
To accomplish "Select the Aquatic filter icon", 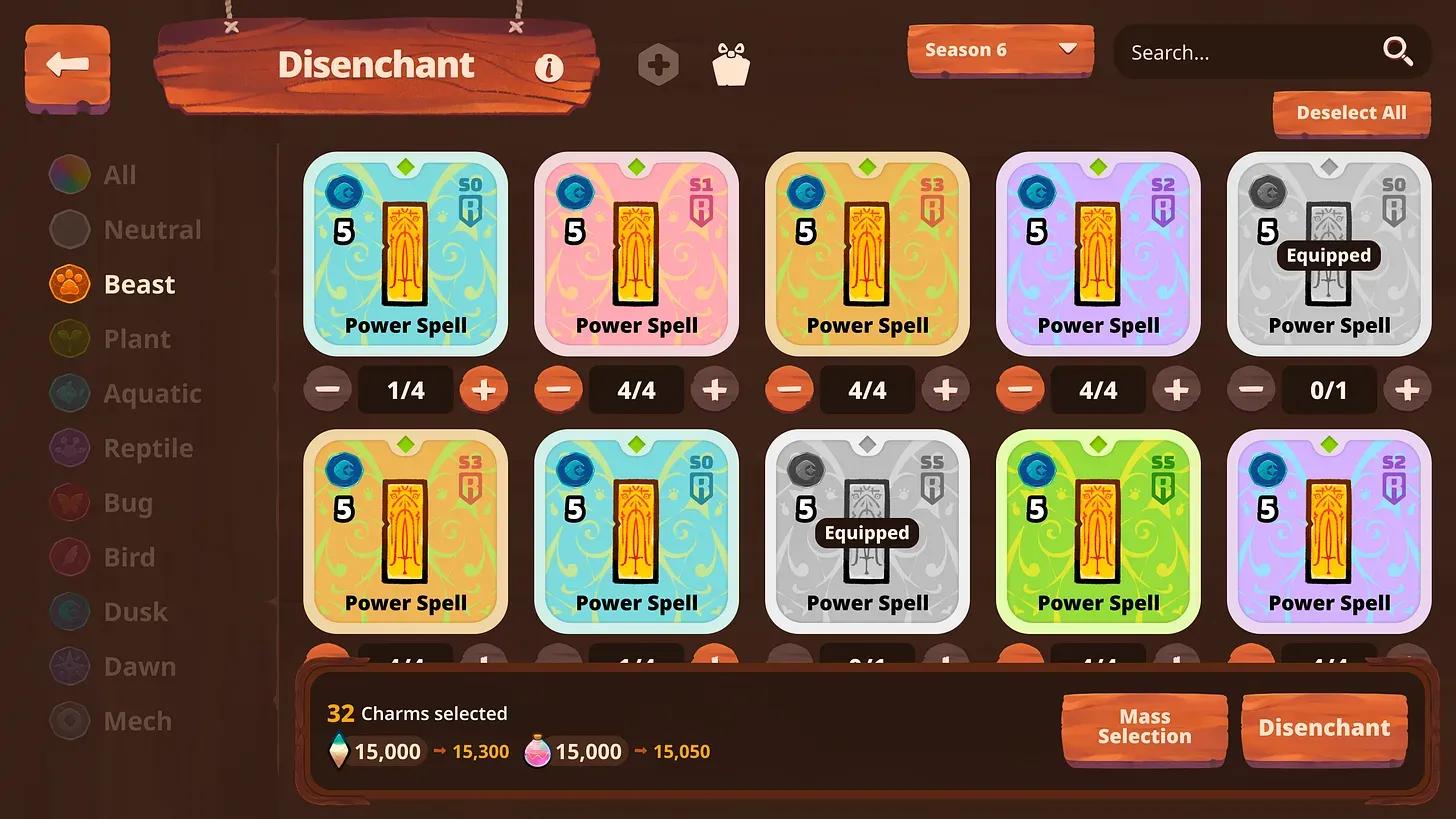I will coord(69,393).
